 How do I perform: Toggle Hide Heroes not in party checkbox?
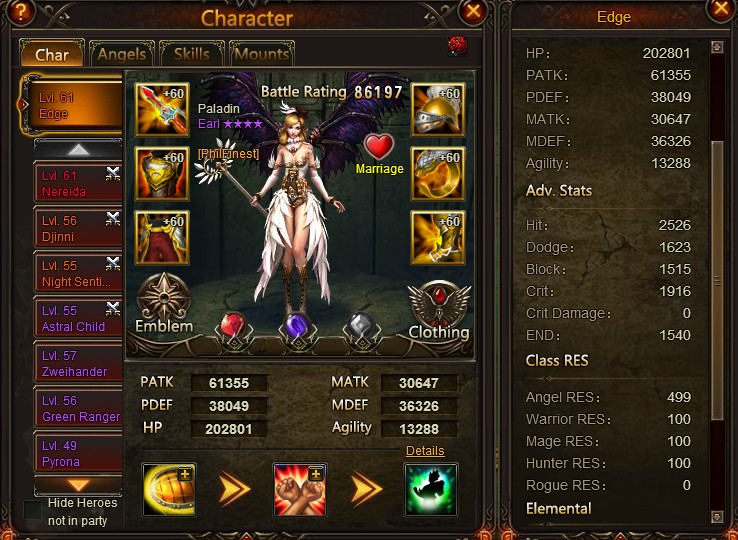point(33,510)
